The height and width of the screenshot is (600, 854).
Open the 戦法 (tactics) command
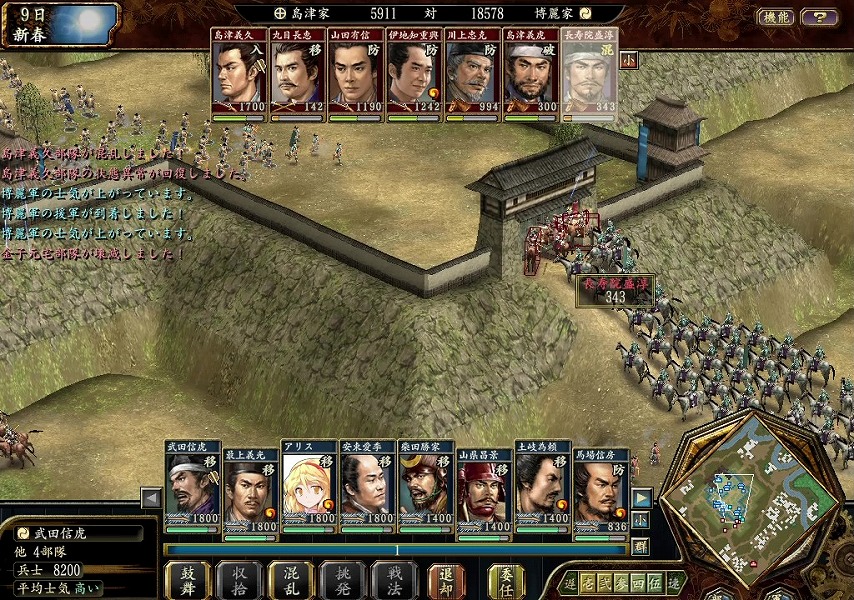point(394,580)
